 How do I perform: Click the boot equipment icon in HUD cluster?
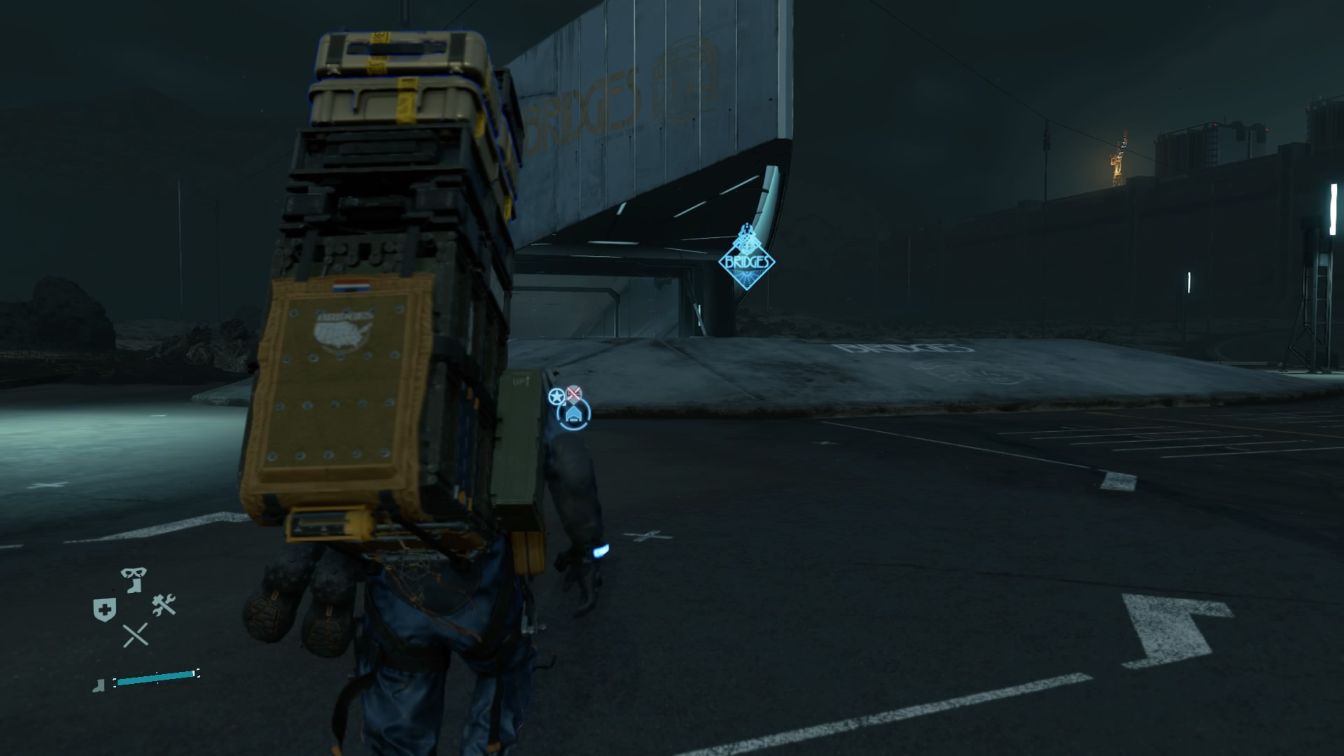134,588
